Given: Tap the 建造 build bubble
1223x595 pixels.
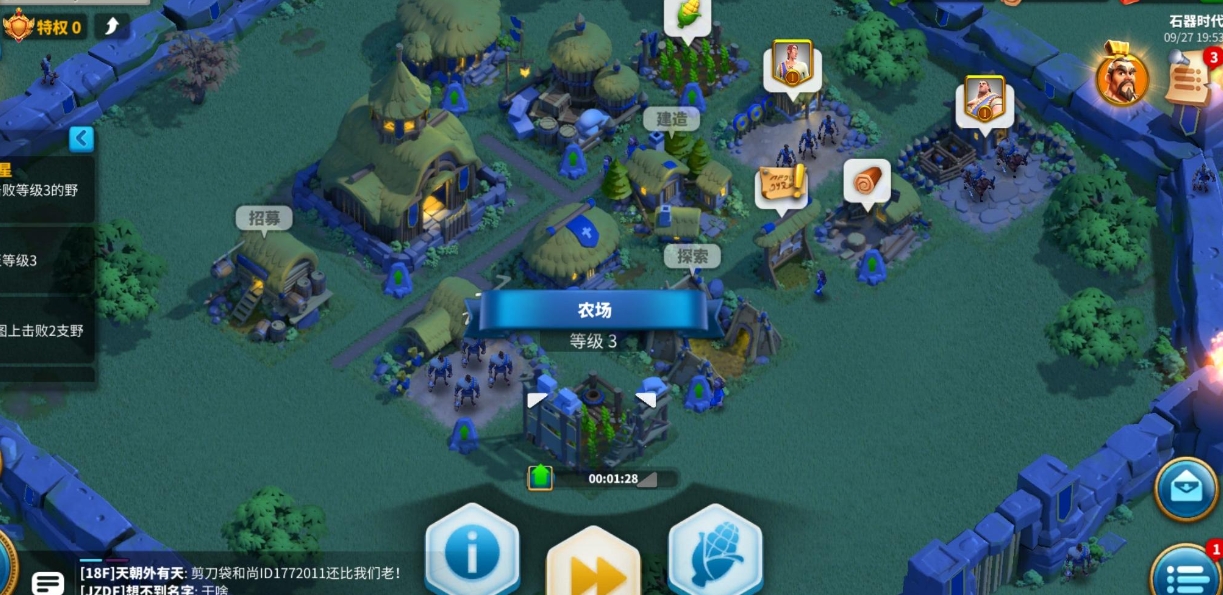Looking at the screenshot, I should [671, 120].
